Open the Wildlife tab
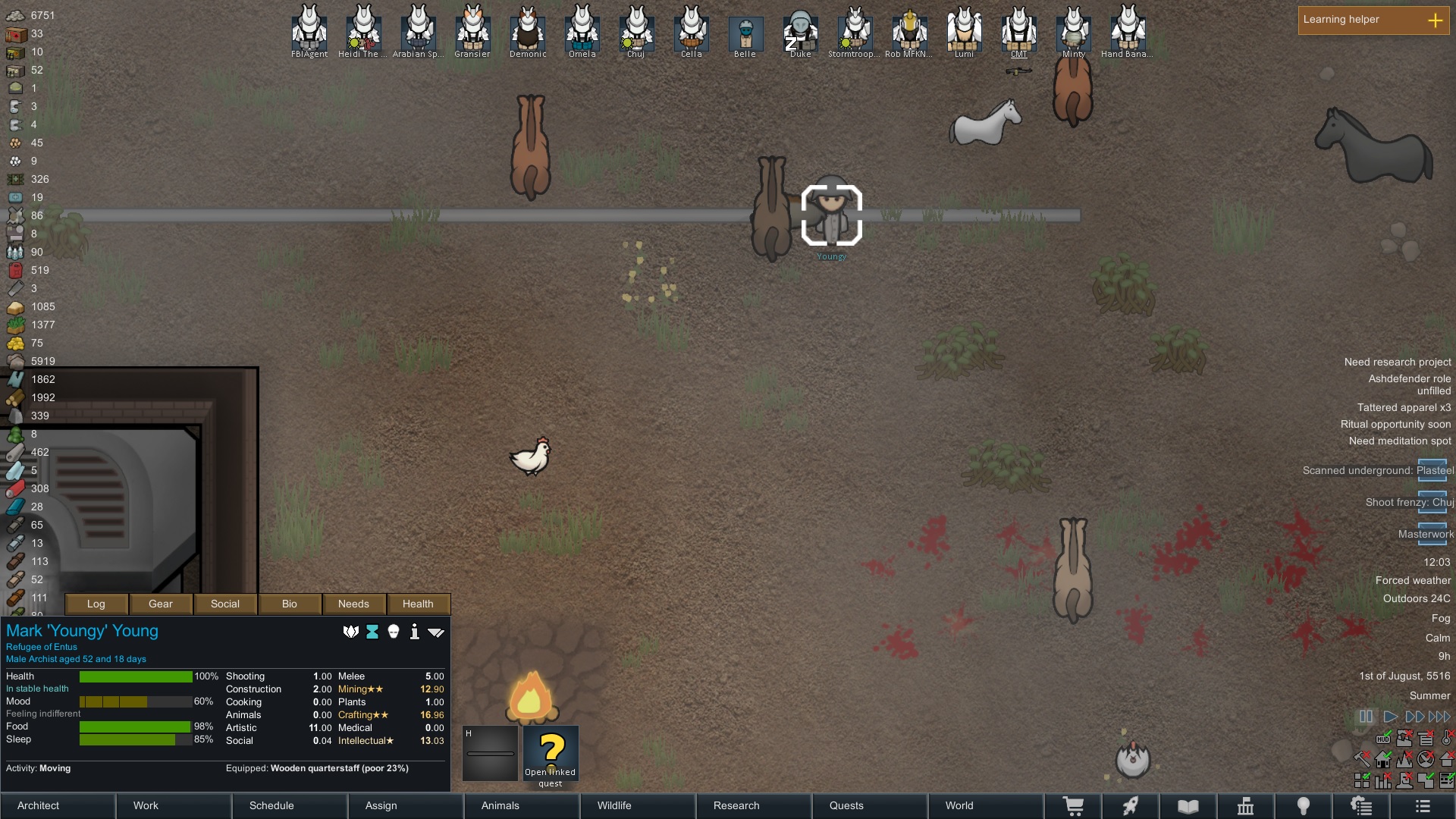 click(x=638, y=805)
